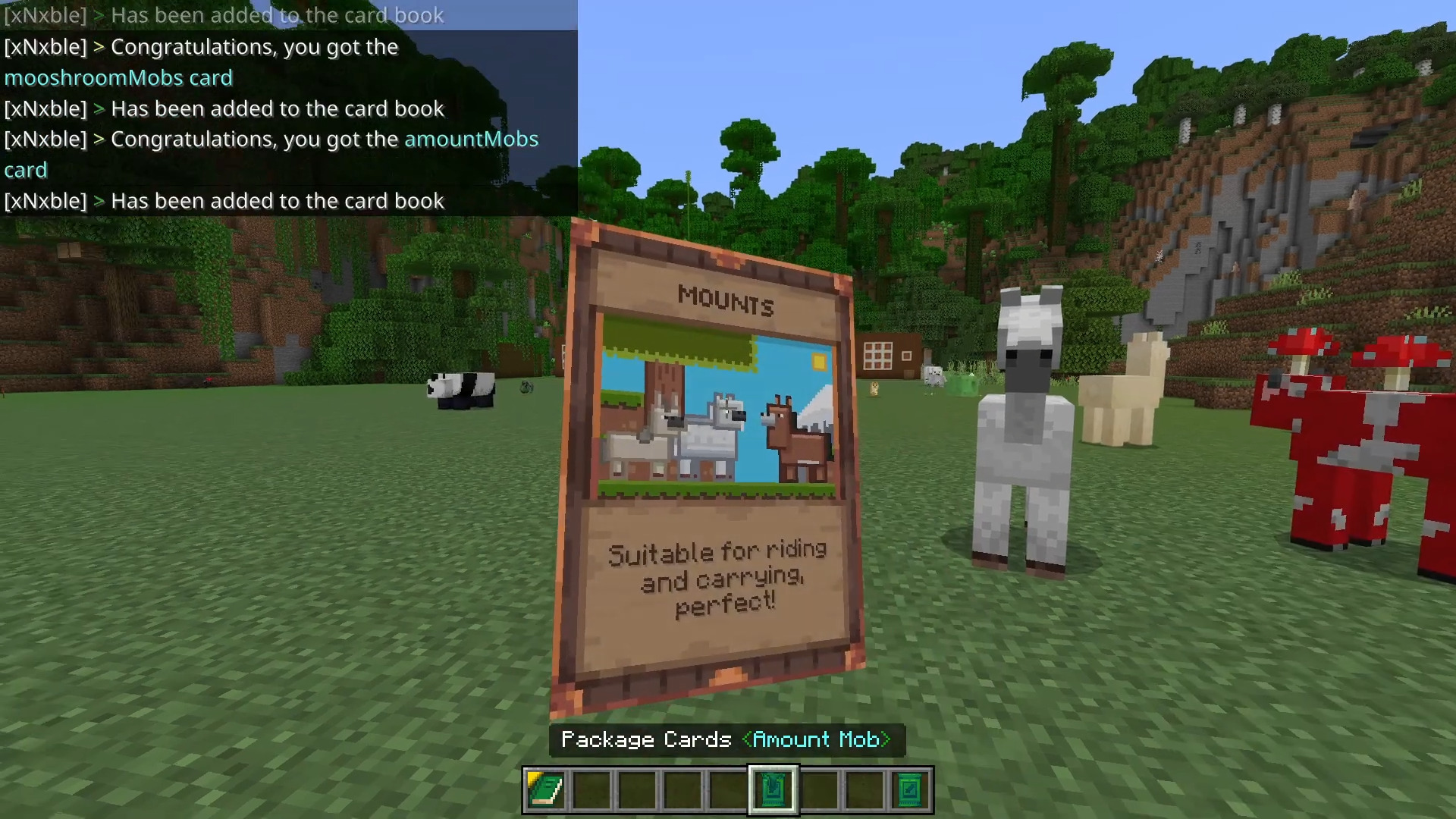Click the yellow sun square in the card artwork
The width and height of the screenshot is (1456, 819).
pyautogui.click(x=818, y=362)
